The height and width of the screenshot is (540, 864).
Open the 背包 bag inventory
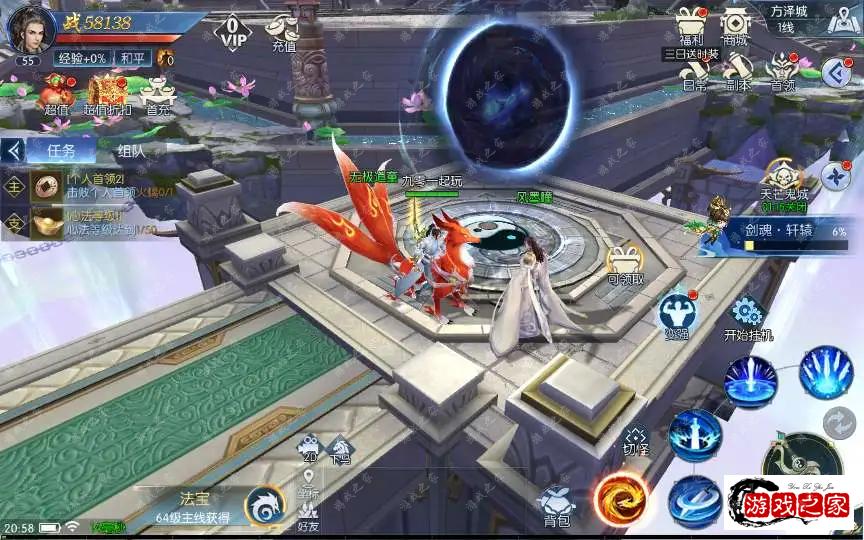pyautogui.click(x=556, y=505)
